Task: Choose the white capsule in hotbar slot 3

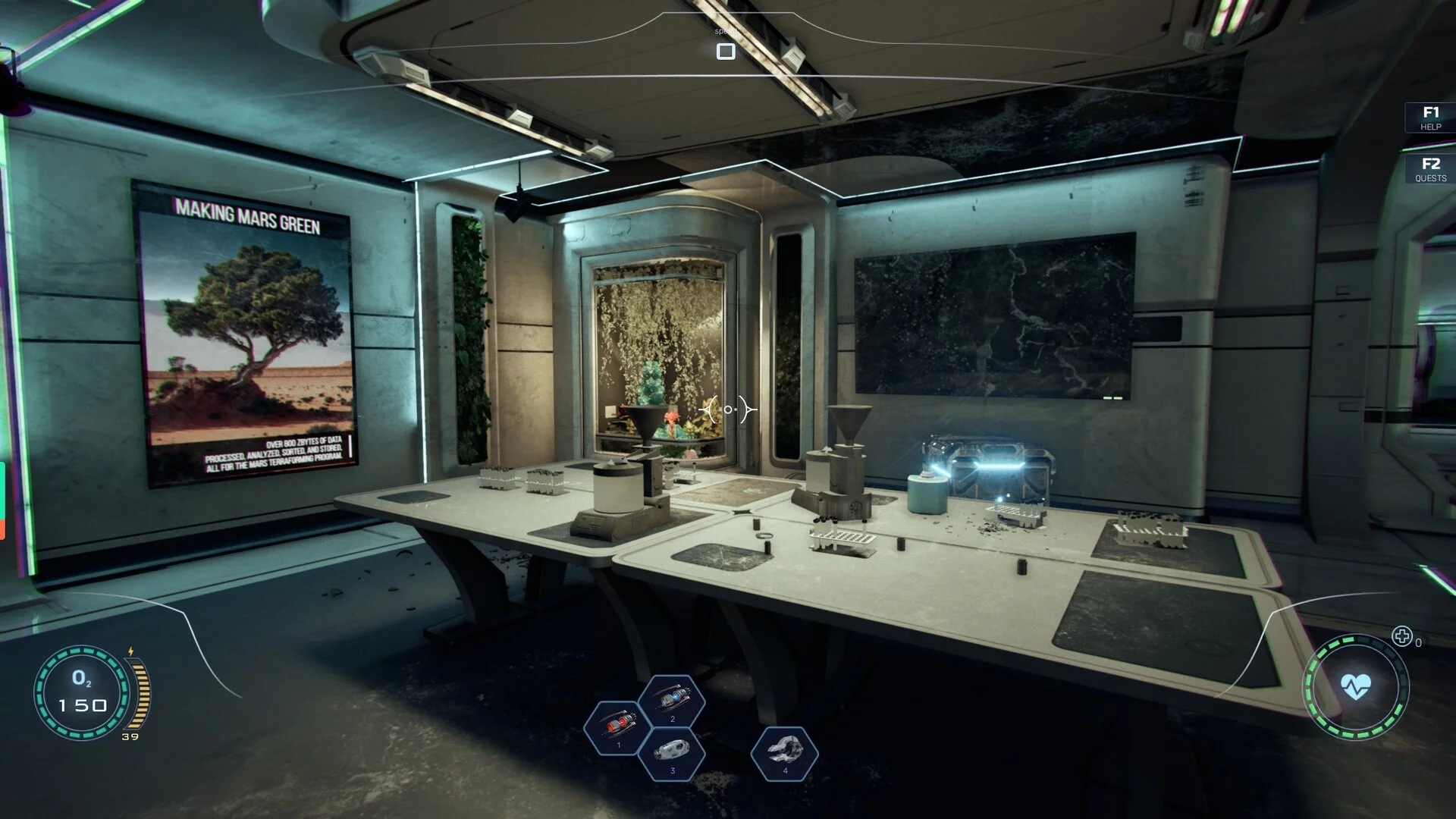Action: [x=672, y=752]
